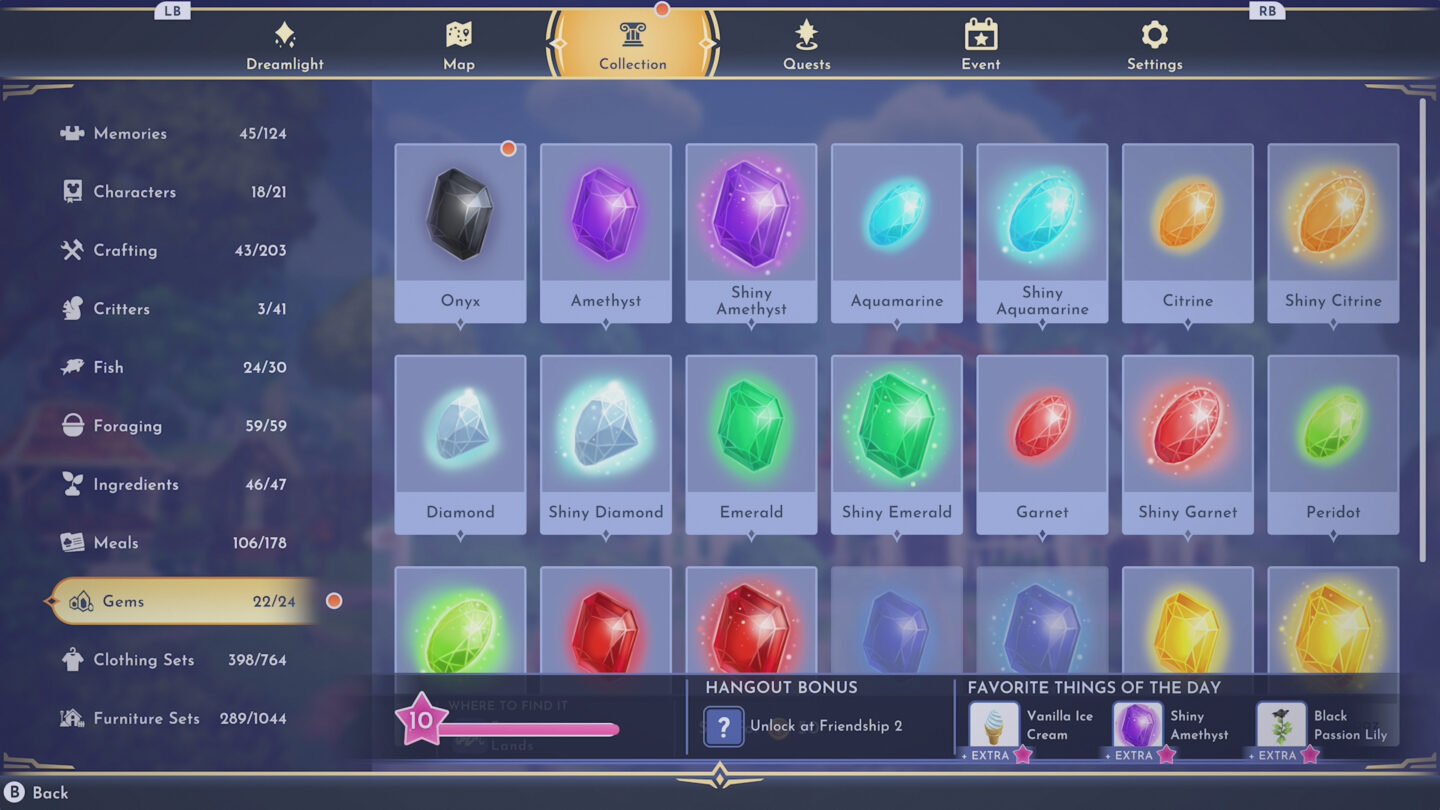The height and width of the screenshot is (810, 1440).
Task: Open the Fish category icon
Action: coord(71,367)
